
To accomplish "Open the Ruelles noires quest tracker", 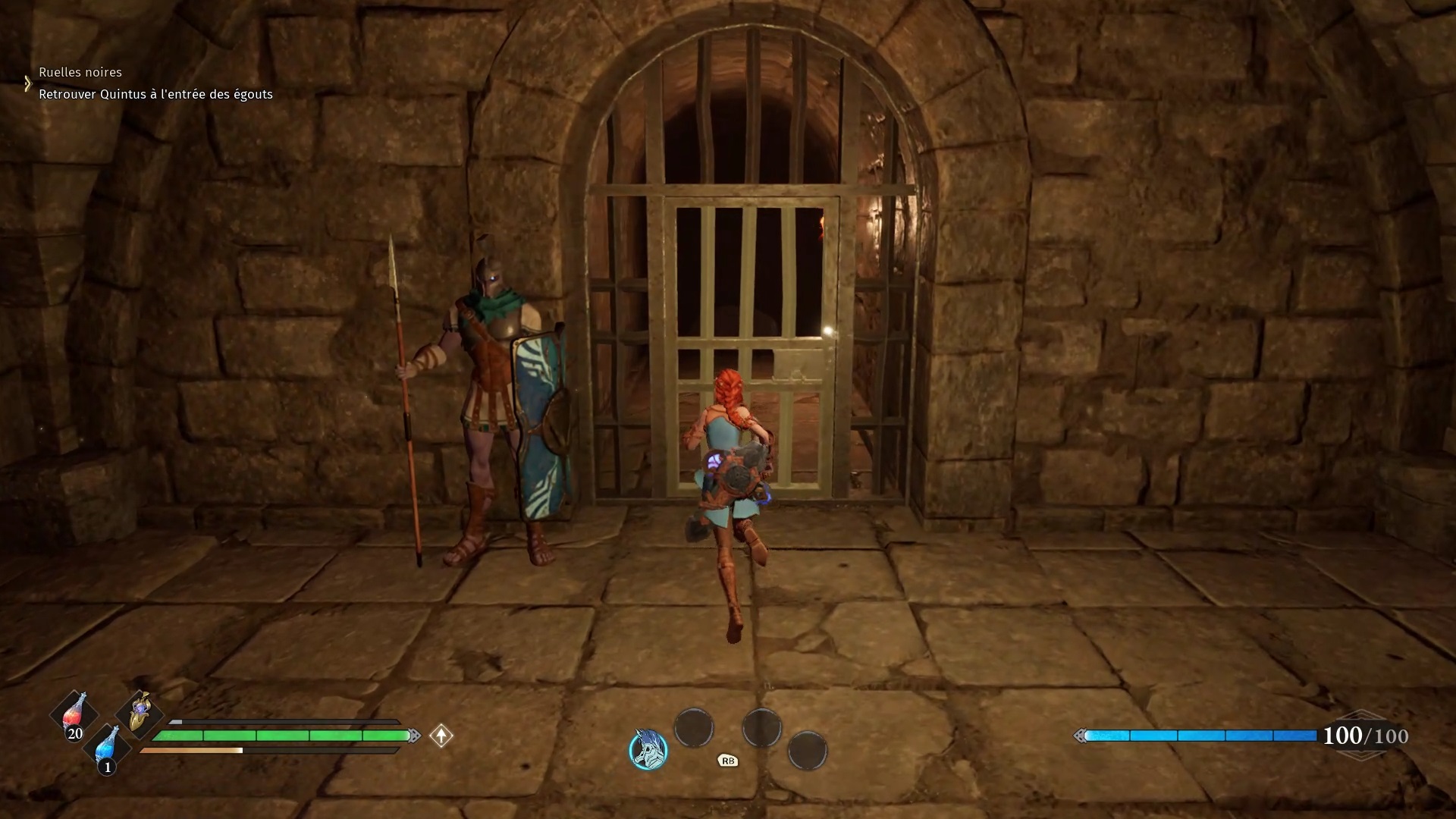I will [80, 72].
